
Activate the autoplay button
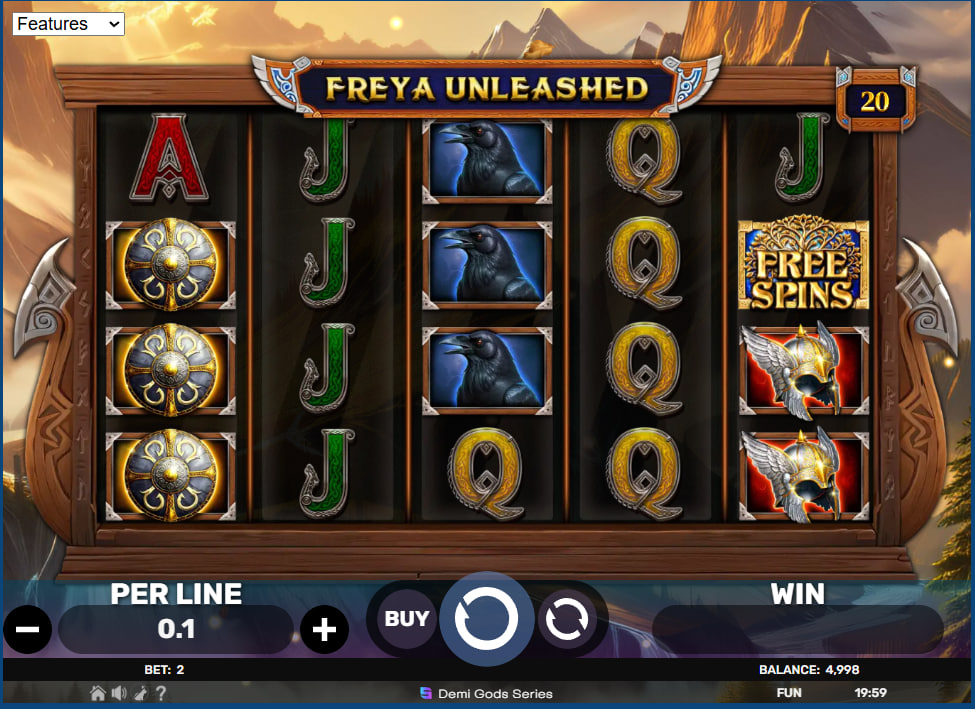568,620
